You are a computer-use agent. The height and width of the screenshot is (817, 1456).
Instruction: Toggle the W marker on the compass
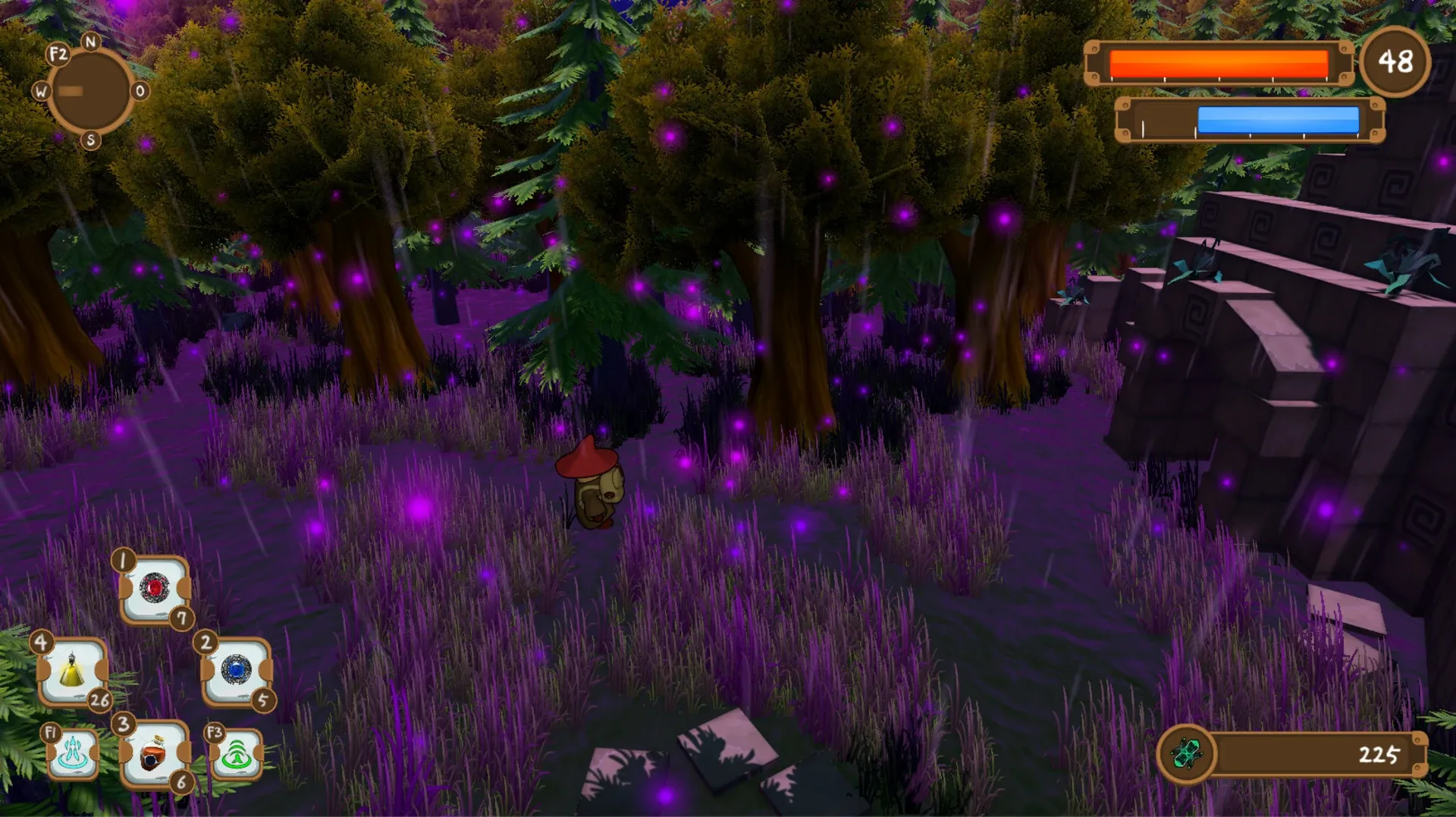click(40, 93)
